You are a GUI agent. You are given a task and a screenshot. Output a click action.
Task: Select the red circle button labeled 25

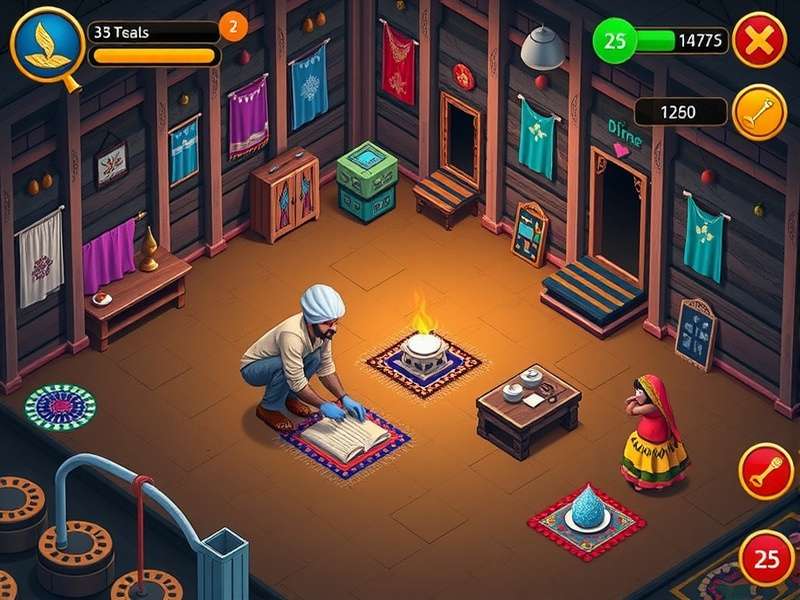coord(767,559)
